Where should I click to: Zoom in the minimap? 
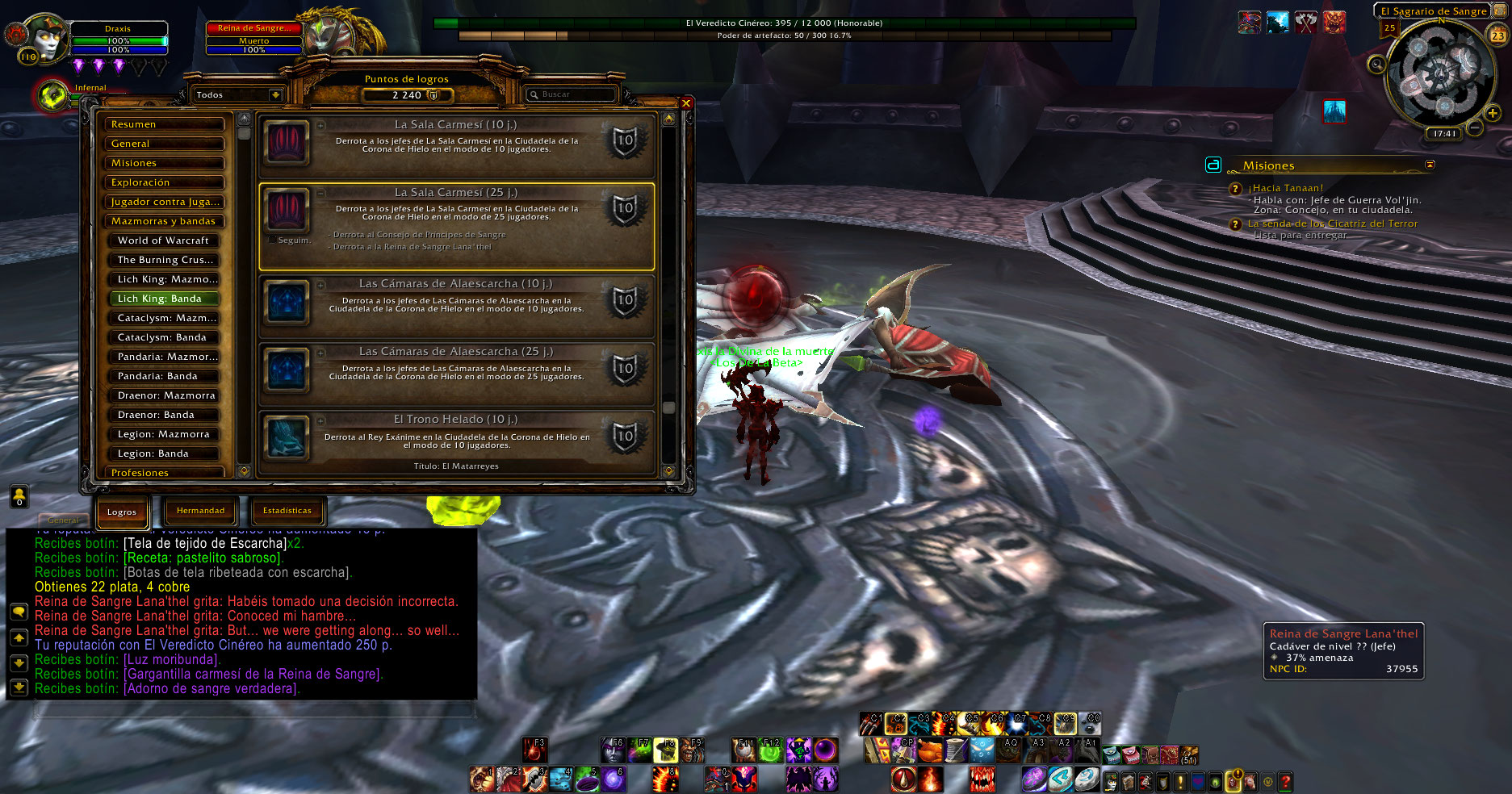click(x=1492, y=114)
